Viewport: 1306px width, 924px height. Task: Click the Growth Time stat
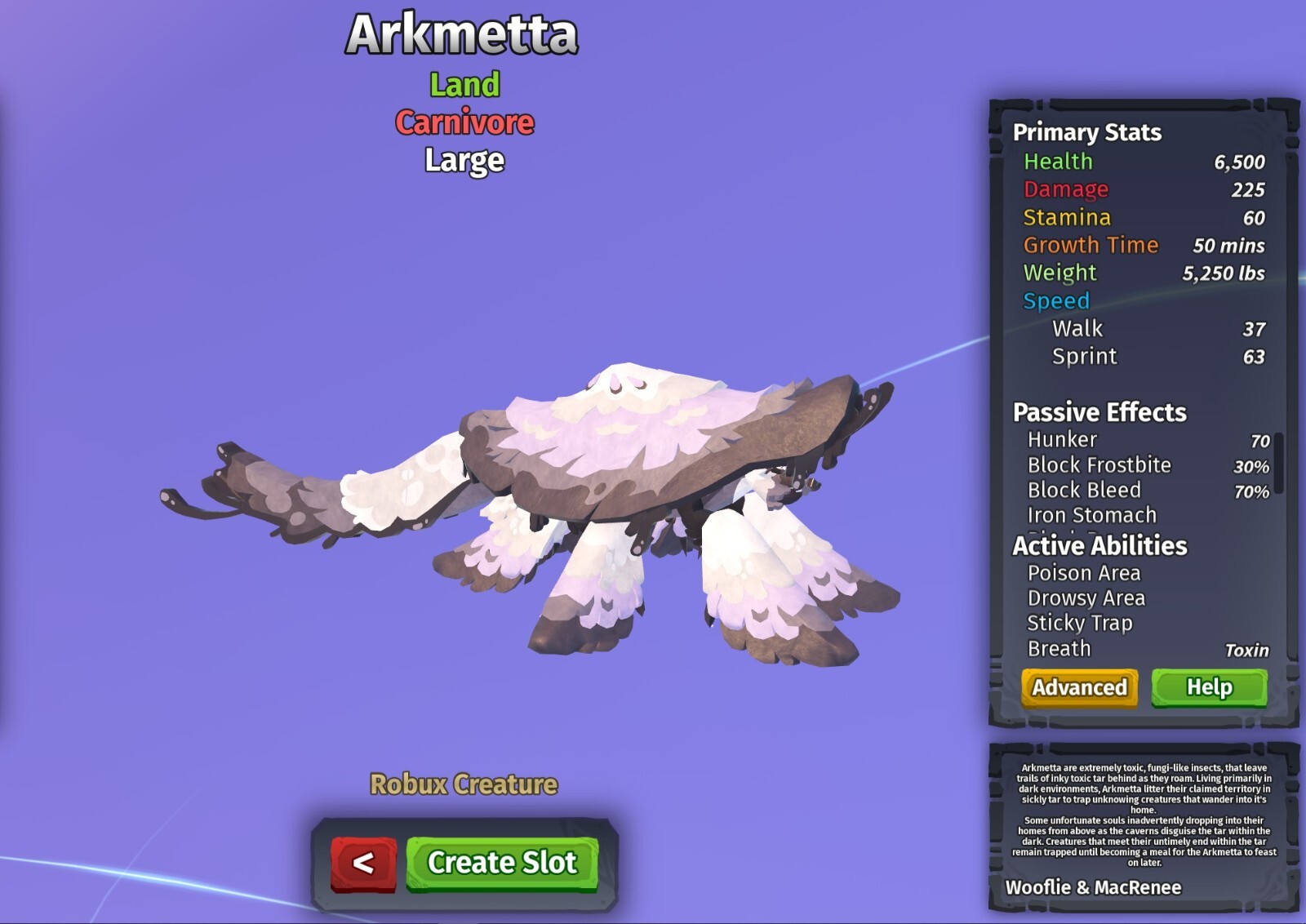tap(1091, 245)
